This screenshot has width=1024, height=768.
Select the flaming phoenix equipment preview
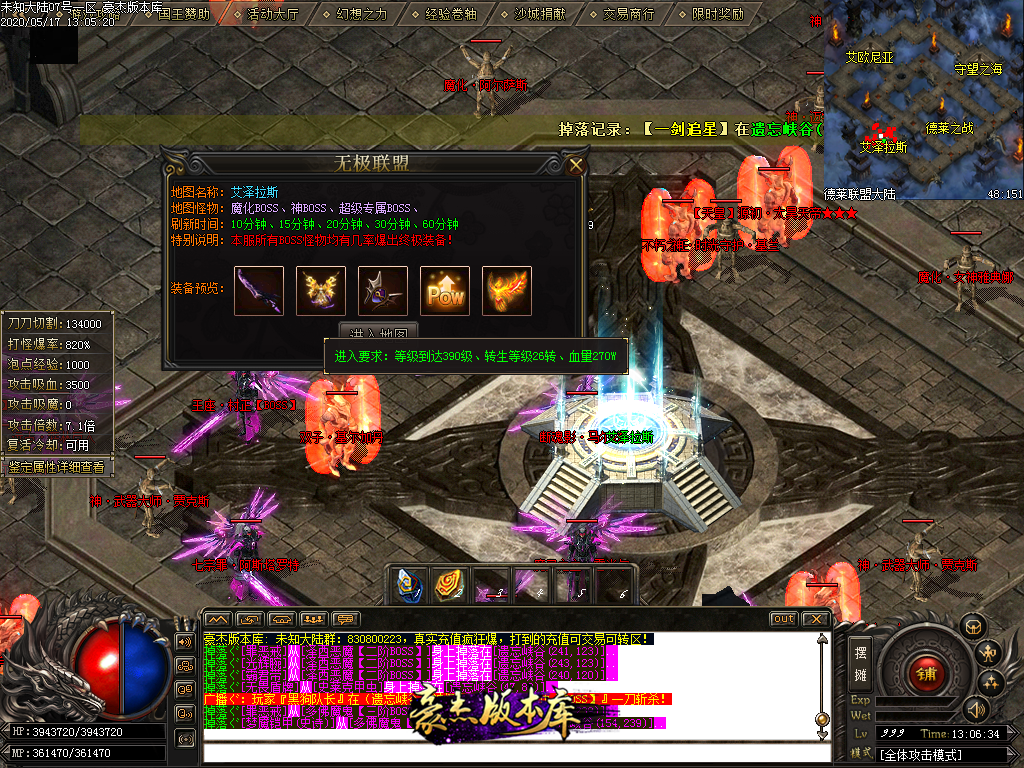507,290
